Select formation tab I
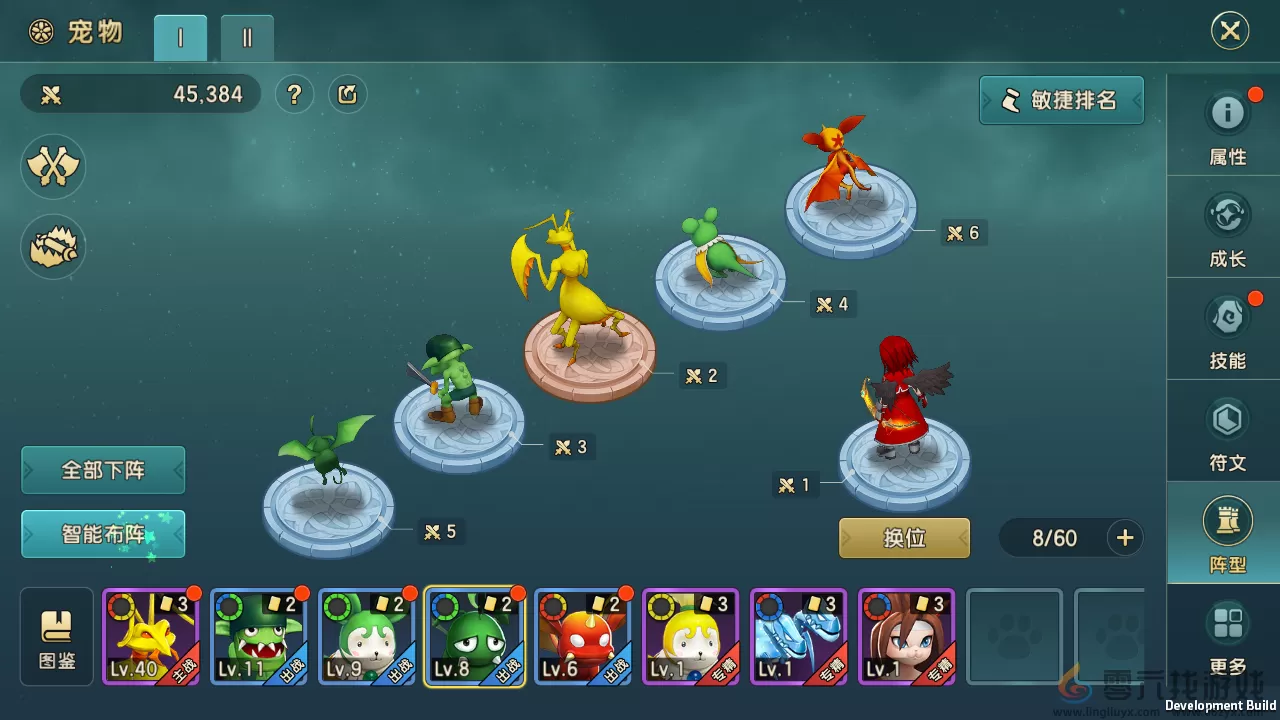Screen dimensions: 1280x720 click(180, 38)
